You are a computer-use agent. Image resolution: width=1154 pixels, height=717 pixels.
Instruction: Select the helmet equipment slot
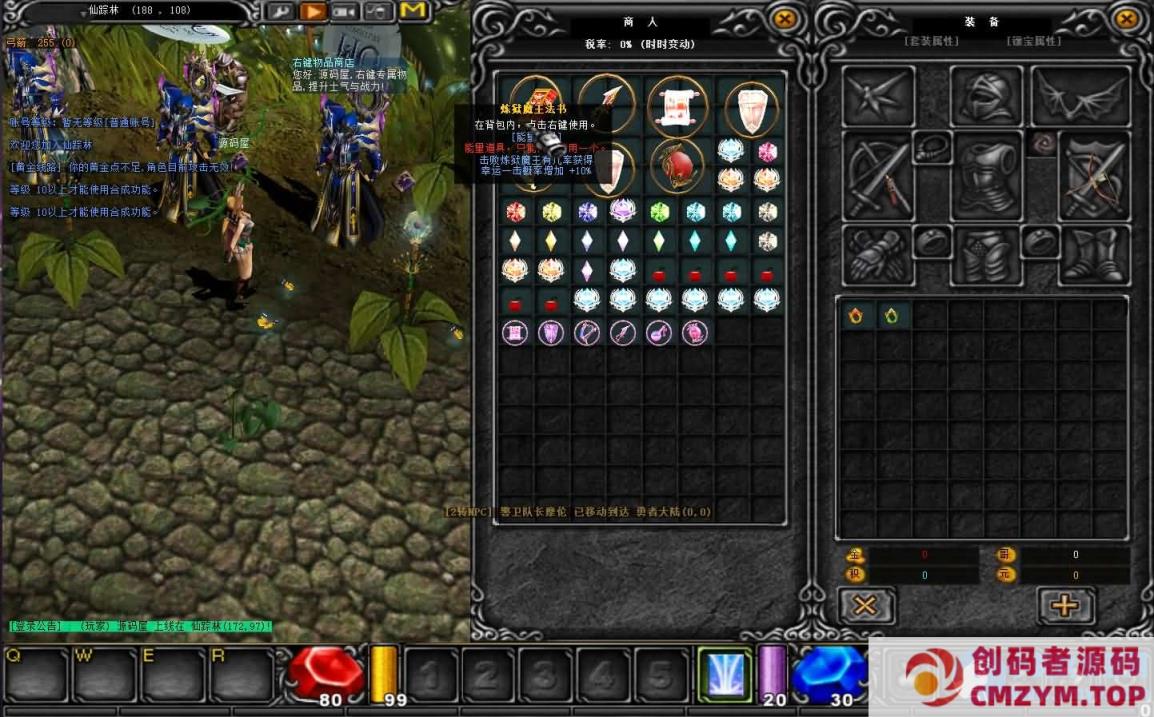(x=985, y=96)
